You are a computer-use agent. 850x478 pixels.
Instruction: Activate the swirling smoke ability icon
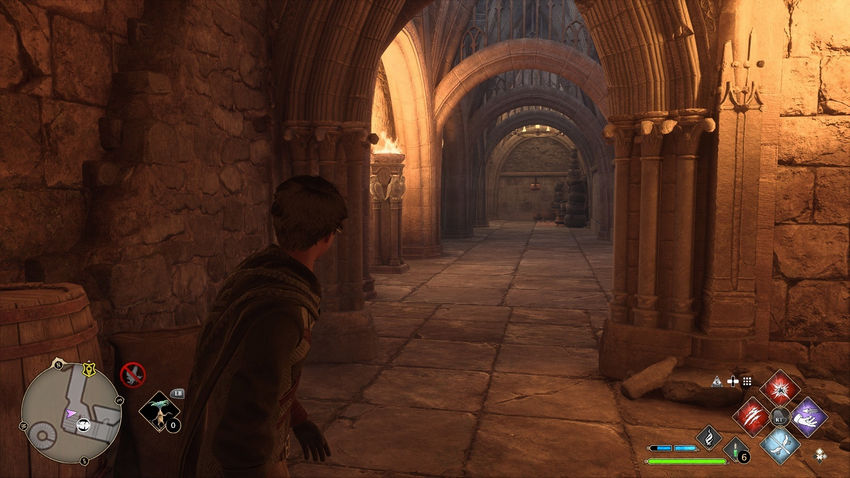pos(709,437)
